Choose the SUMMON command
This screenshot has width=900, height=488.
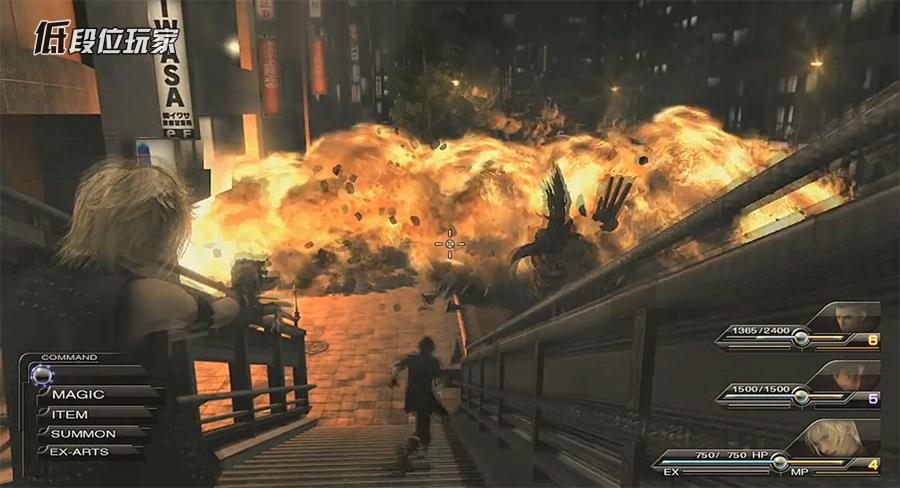point(84,433)
